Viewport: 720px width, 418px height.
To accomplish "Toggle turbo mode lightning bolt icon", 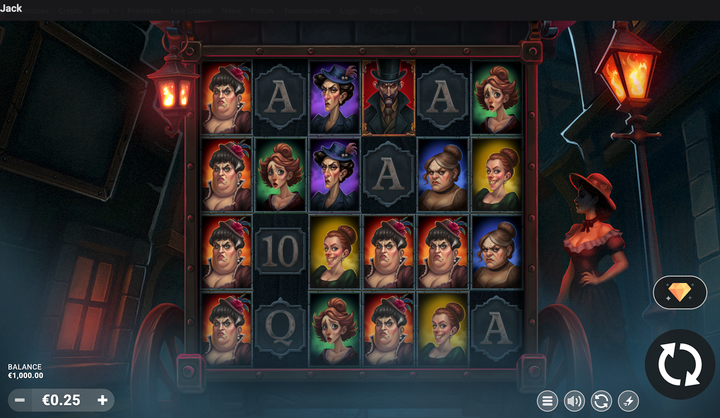I will (628, 401).
